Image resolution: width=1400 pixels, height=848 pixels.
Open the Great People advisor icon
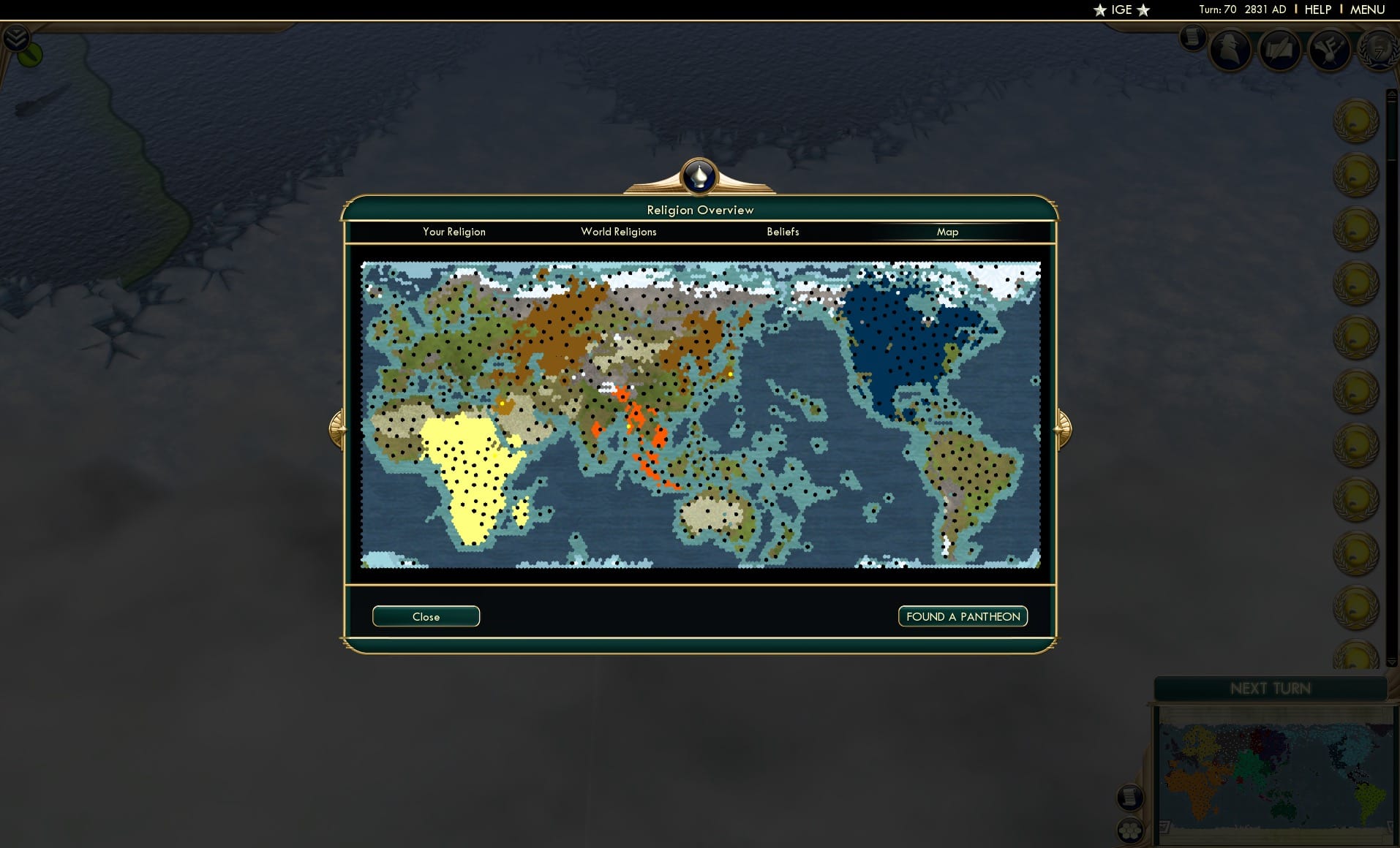point(1230,51)
